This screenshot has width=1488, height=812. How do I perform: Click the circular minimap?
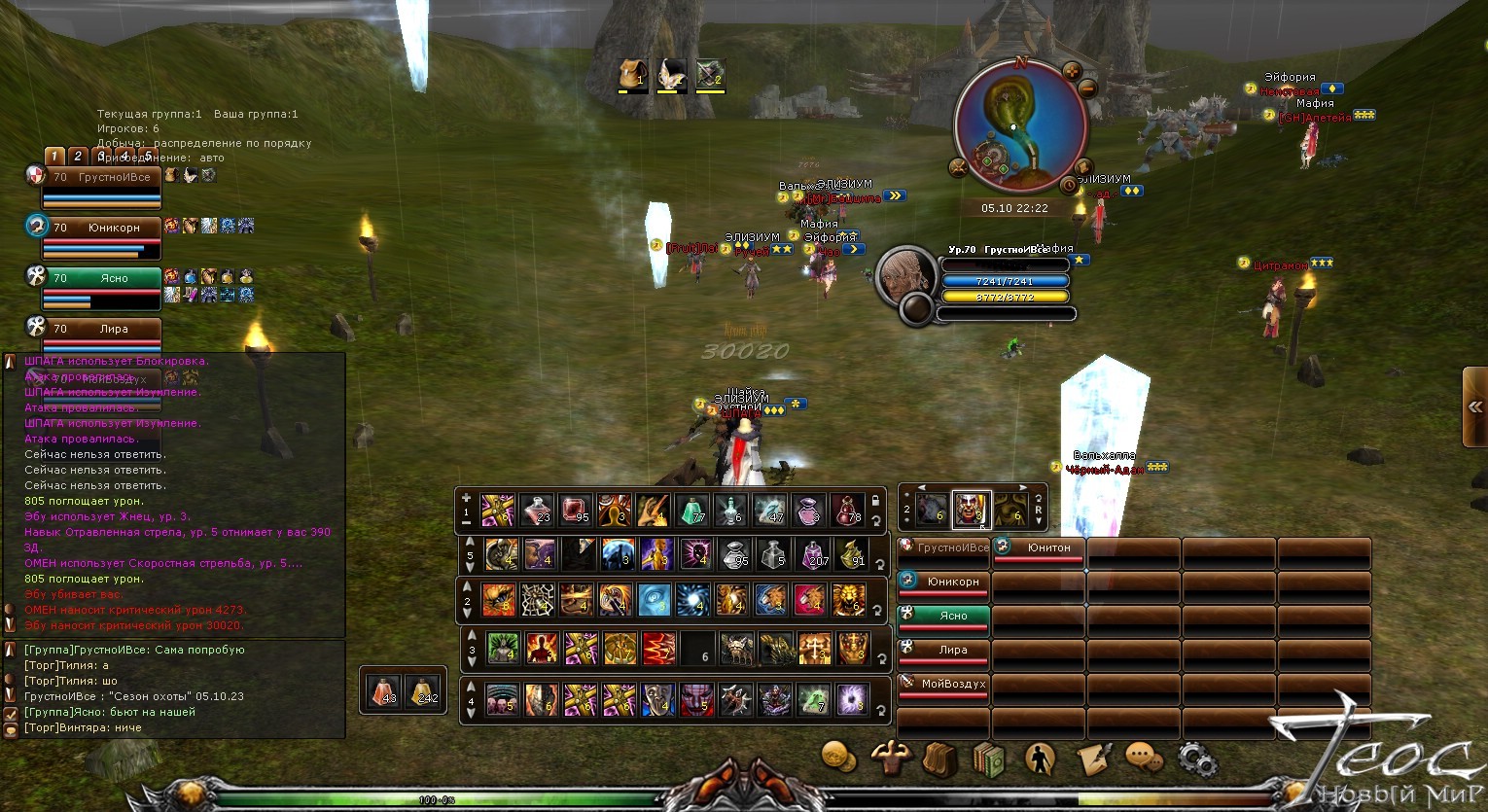1020,124
